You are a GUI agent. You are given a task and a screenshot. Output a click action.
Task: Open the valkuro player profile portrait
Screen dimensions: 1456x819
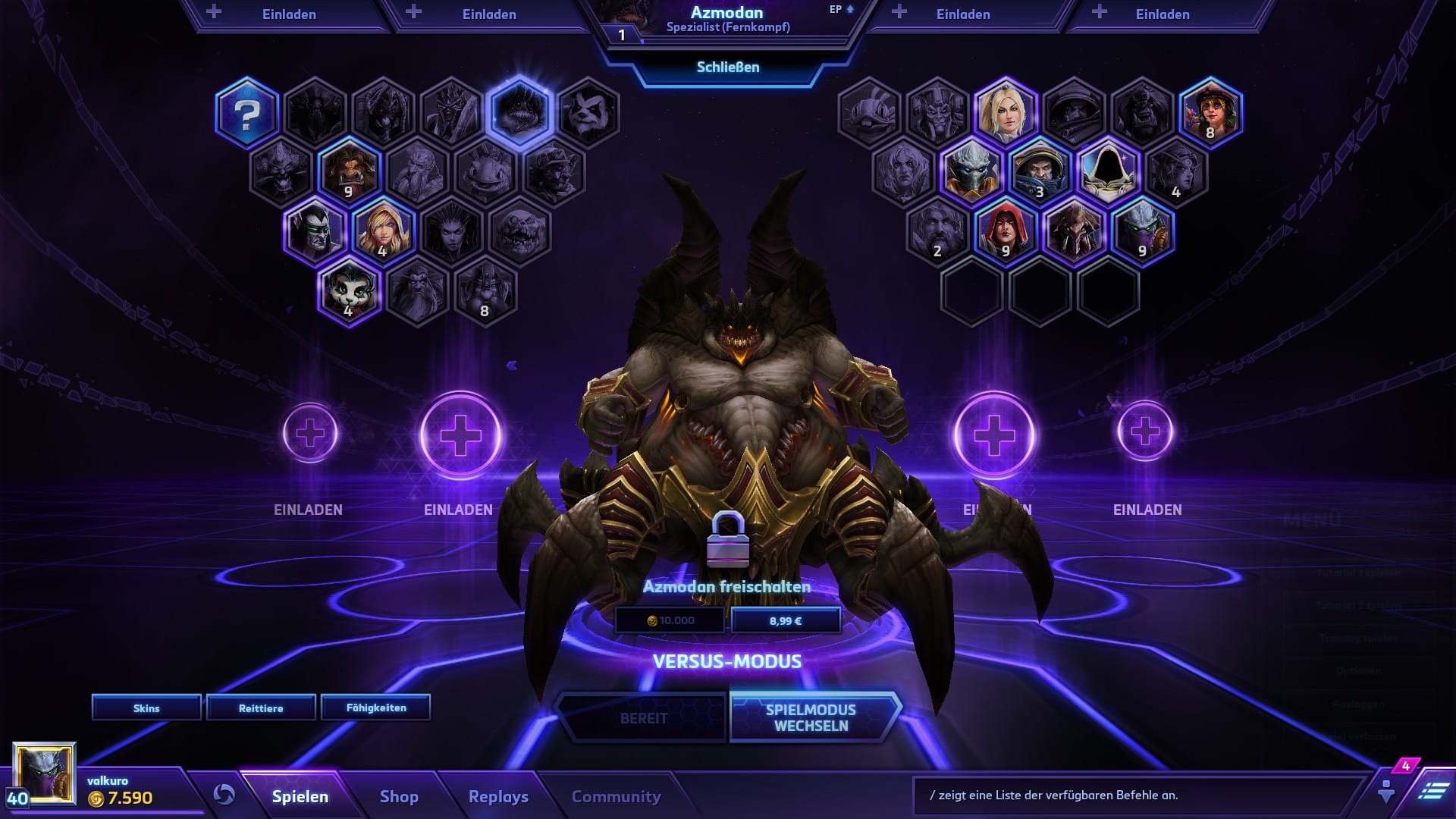(x=45, y=773)
